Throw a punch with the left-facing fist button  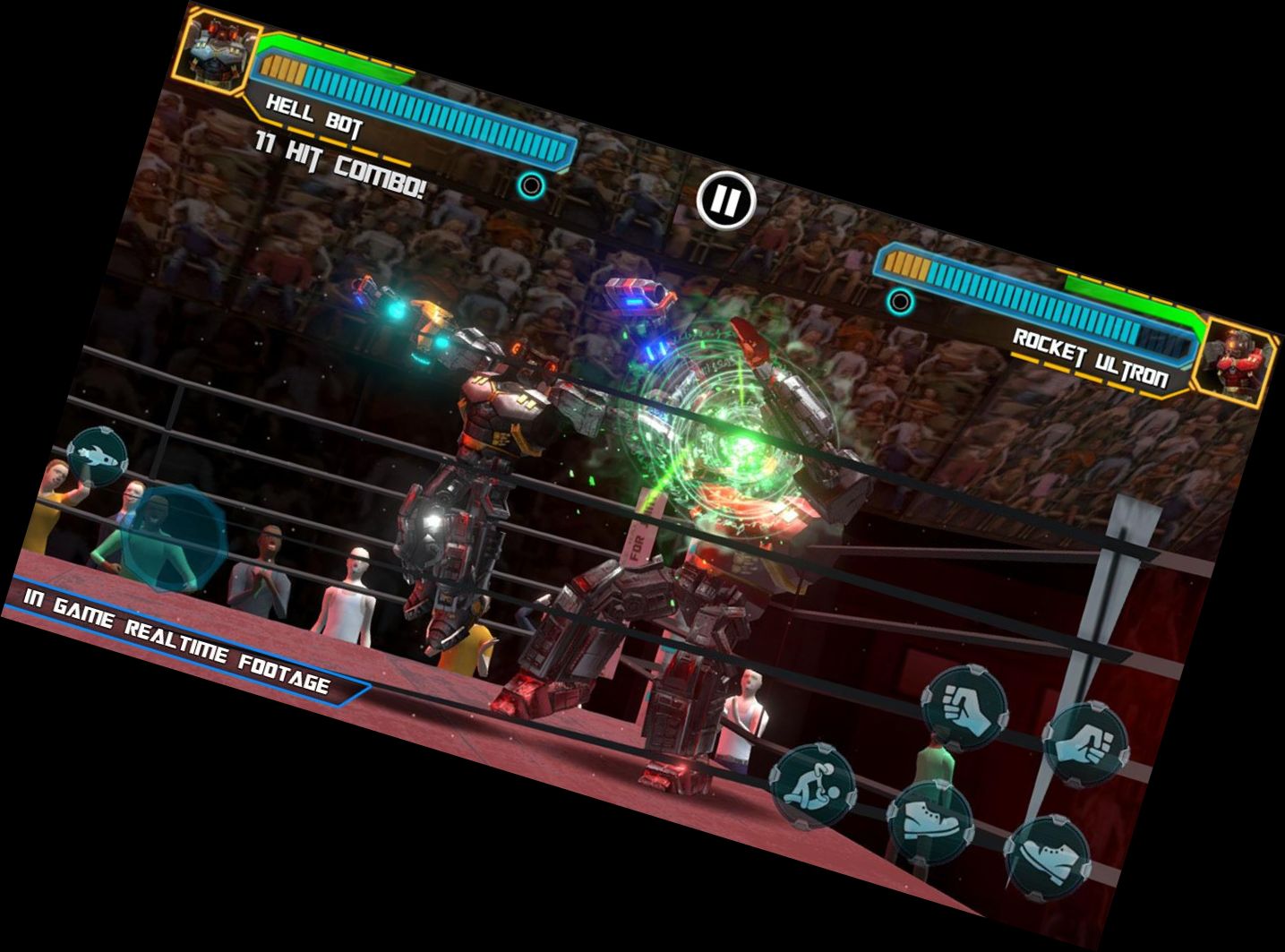(x=964, y=708)
